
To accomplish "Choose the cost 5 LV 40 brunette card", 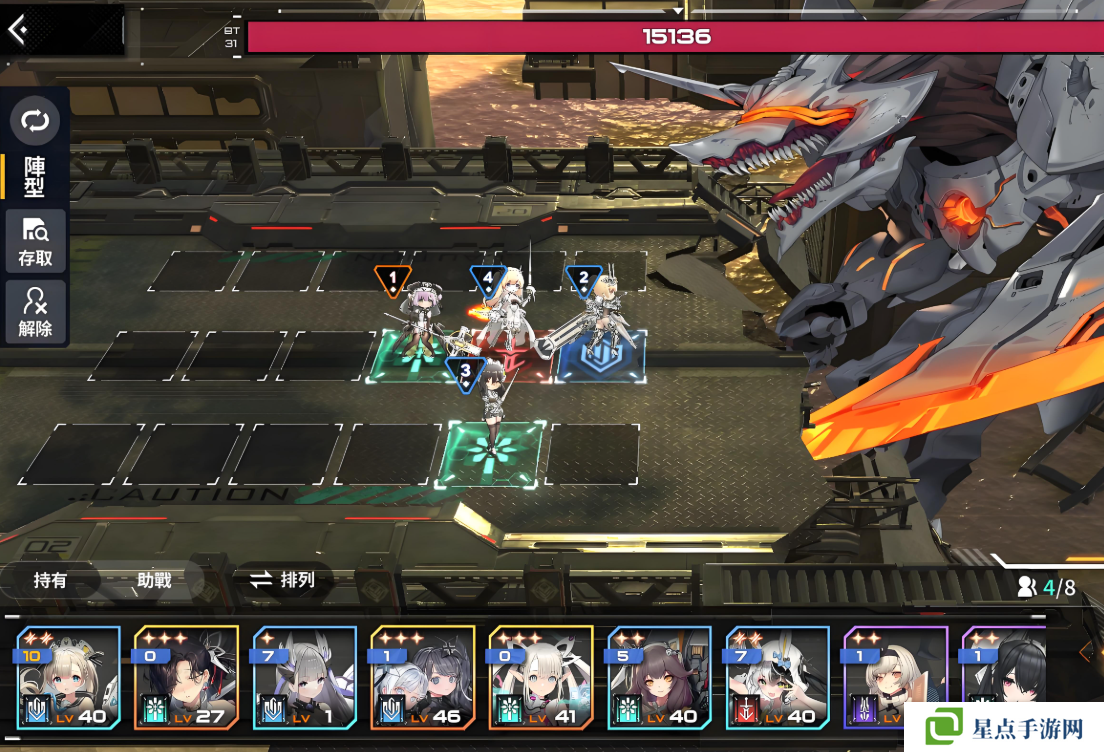I will (658, 677).
